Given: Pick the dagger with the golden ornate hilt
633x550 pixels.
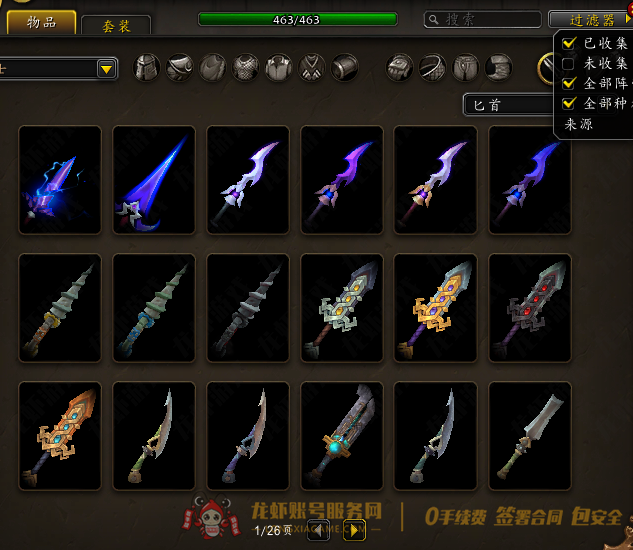Looking at the screenshot, I should (x=436, y=307).
